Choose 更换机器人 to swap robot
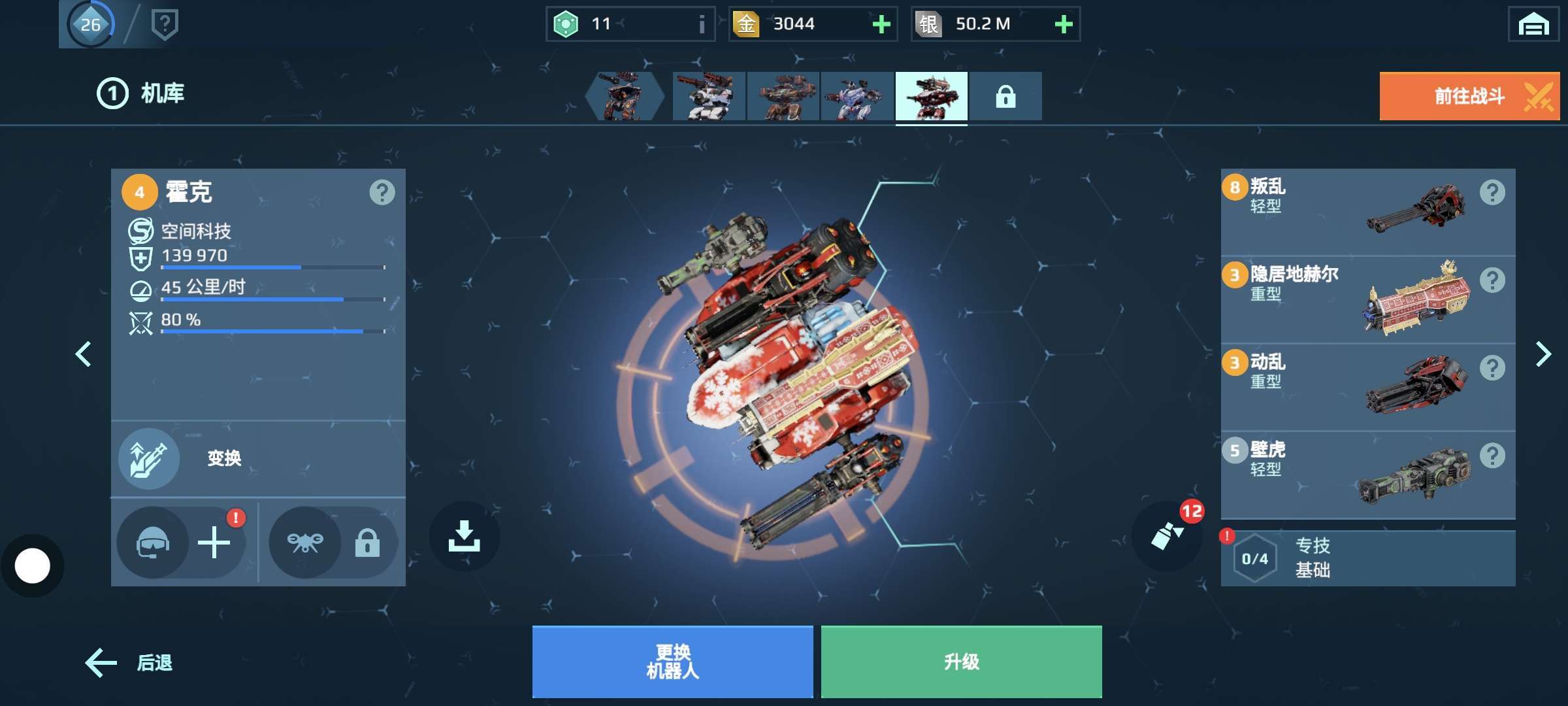The image size is (1568, 706). click(672, 662)
